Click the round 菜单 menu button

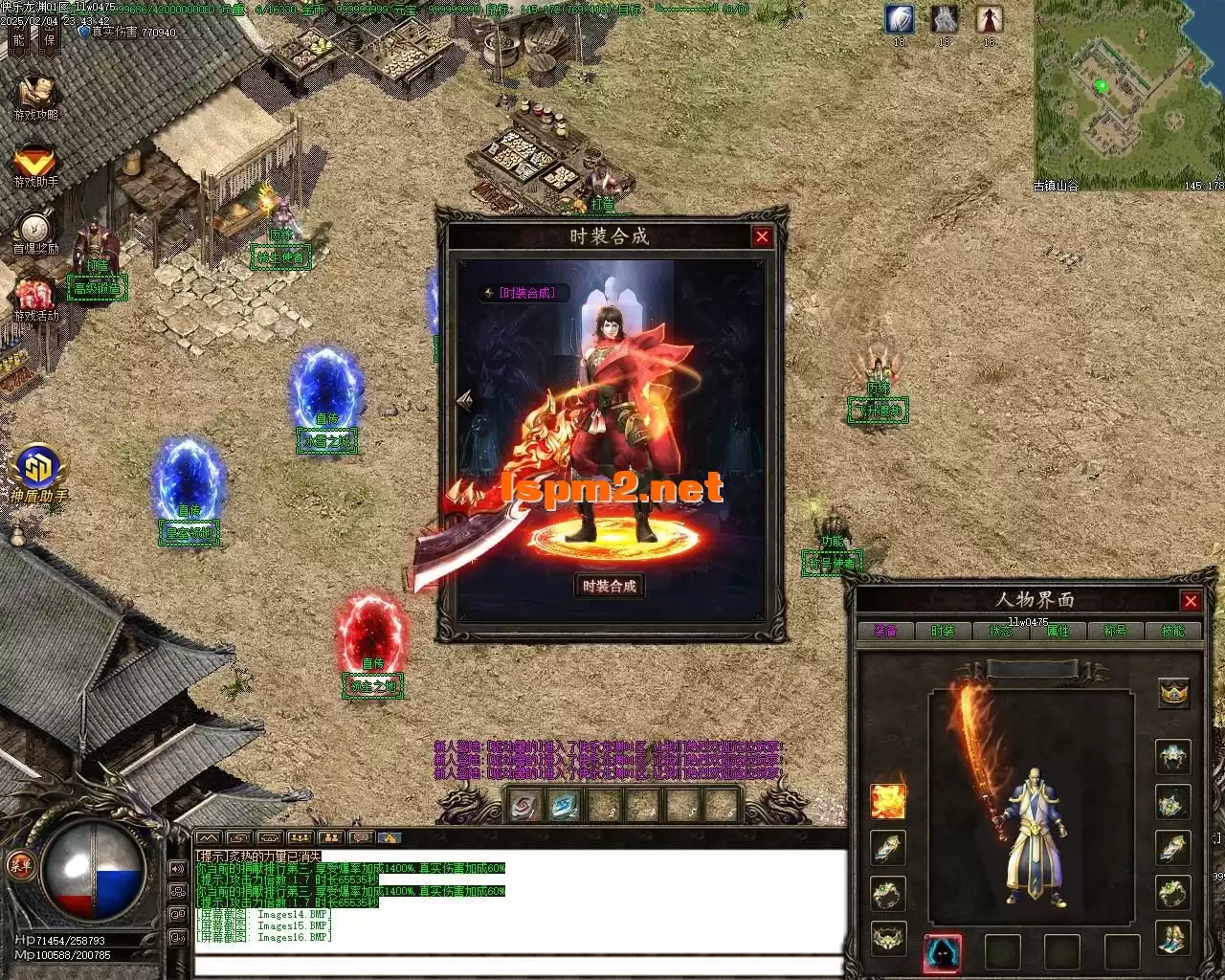pos(18,864)
